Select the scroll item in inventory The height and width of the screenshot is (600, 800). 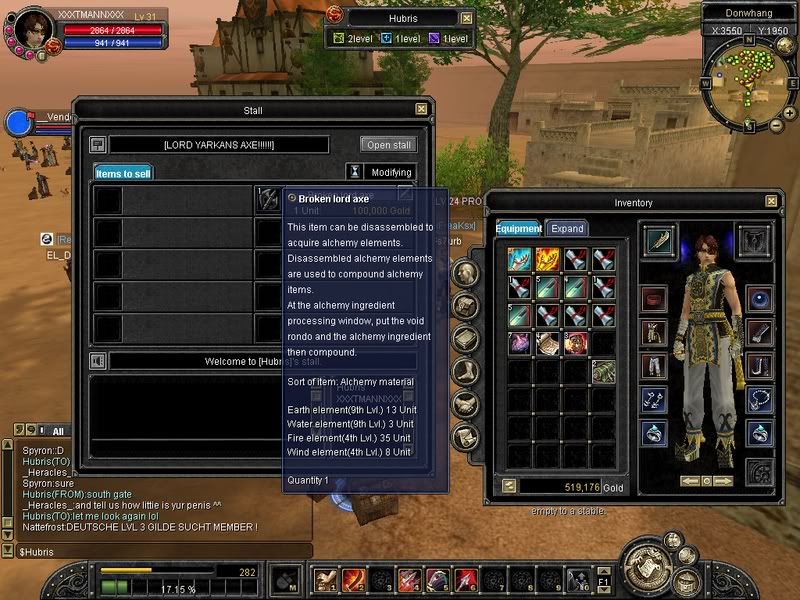(x=548, y=343)
